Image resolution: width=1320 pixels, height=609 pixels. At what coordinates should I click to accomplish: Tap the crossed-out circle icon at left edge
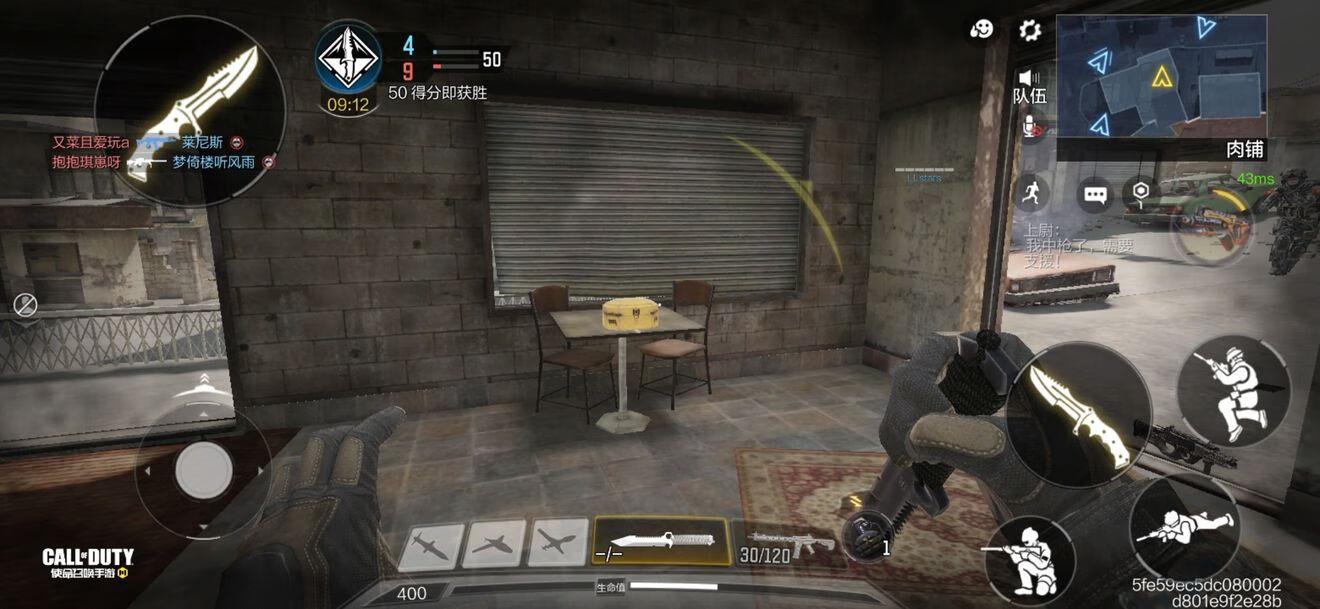coord(26,305)
